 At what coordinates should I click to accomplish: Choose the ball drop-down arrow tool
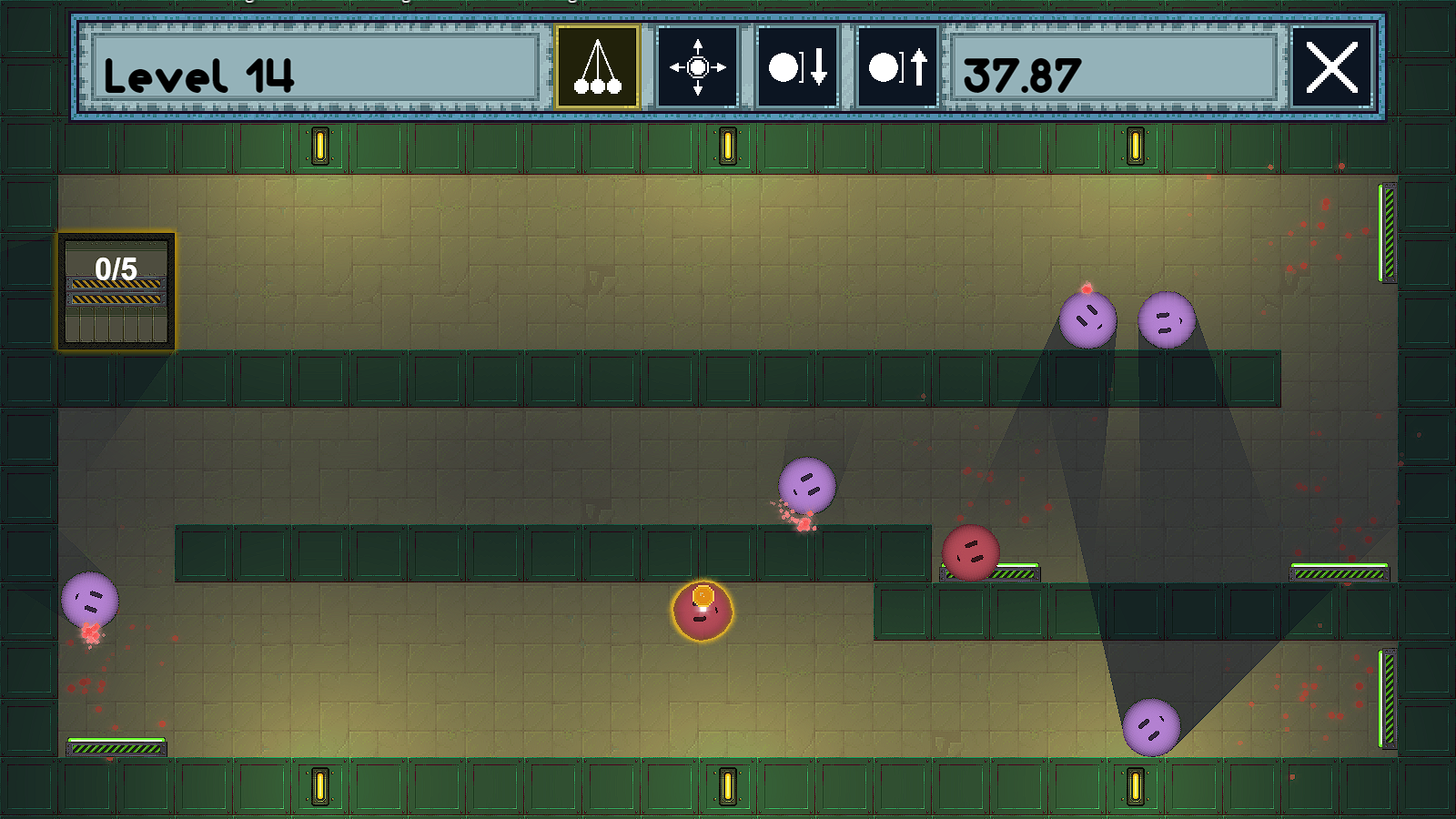coord(797,67)
